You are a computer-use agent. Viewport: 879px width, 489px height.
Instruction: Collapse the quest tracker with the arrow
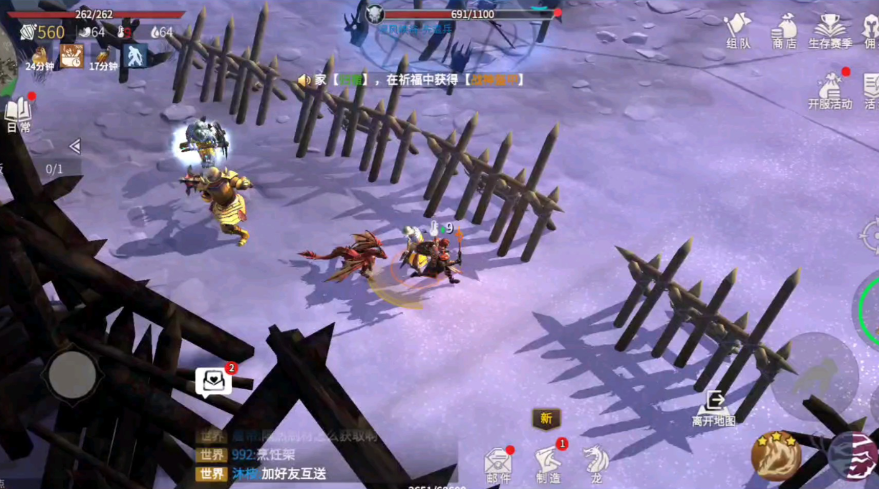tap(73, 146)
